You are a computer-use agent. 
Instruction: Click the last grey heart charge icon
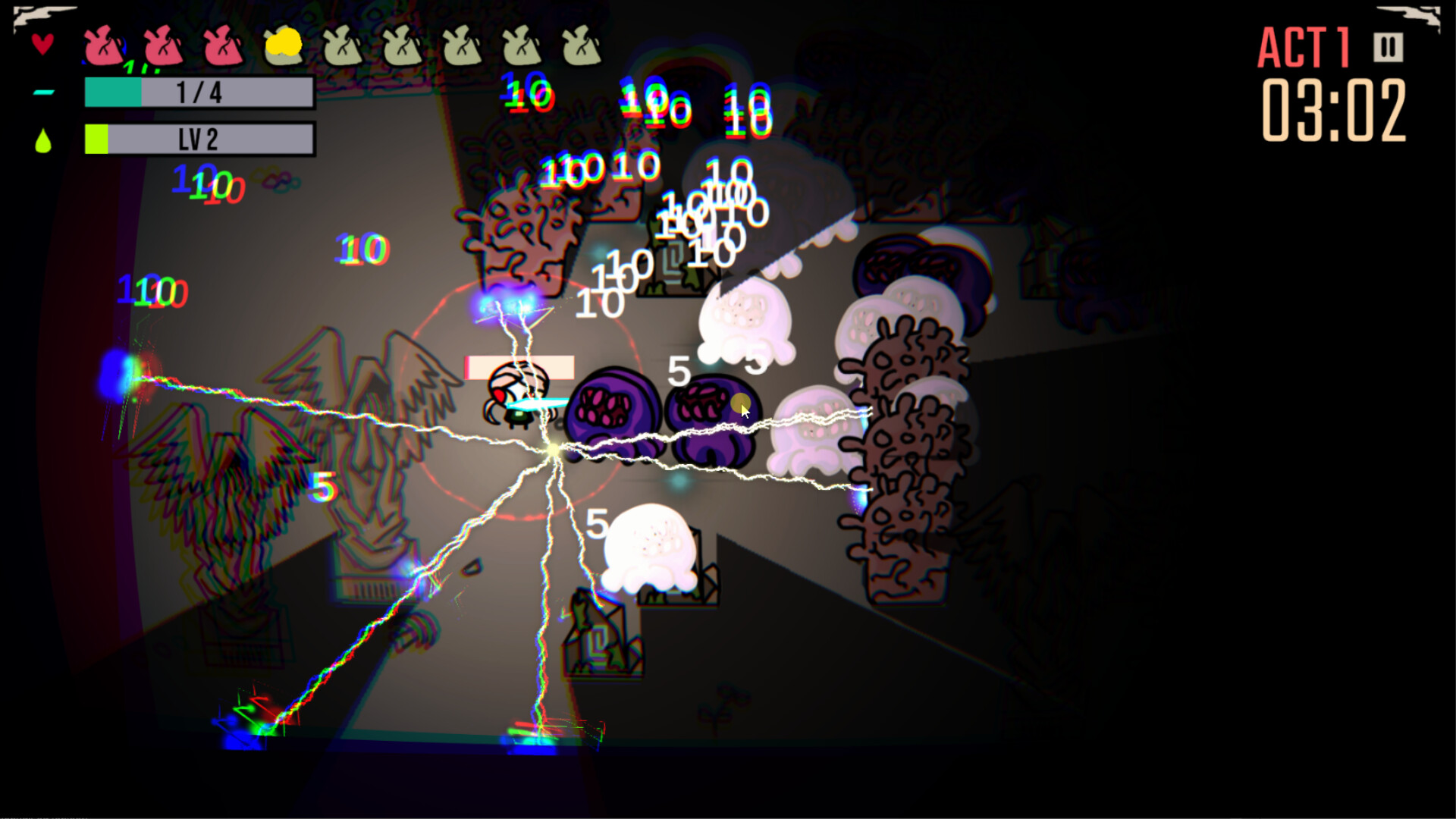pyautogui.click(x=580, y=47)
